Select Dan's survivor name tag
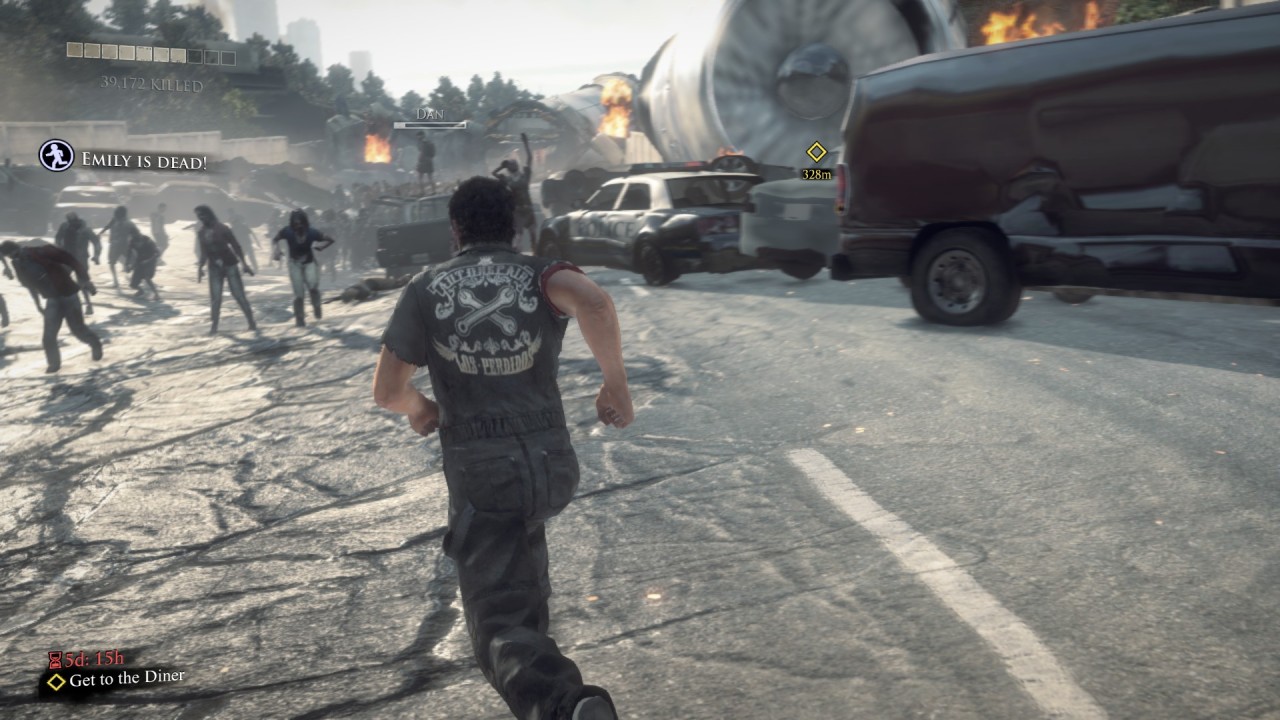Screen dimensions: 1280x720 430,114
